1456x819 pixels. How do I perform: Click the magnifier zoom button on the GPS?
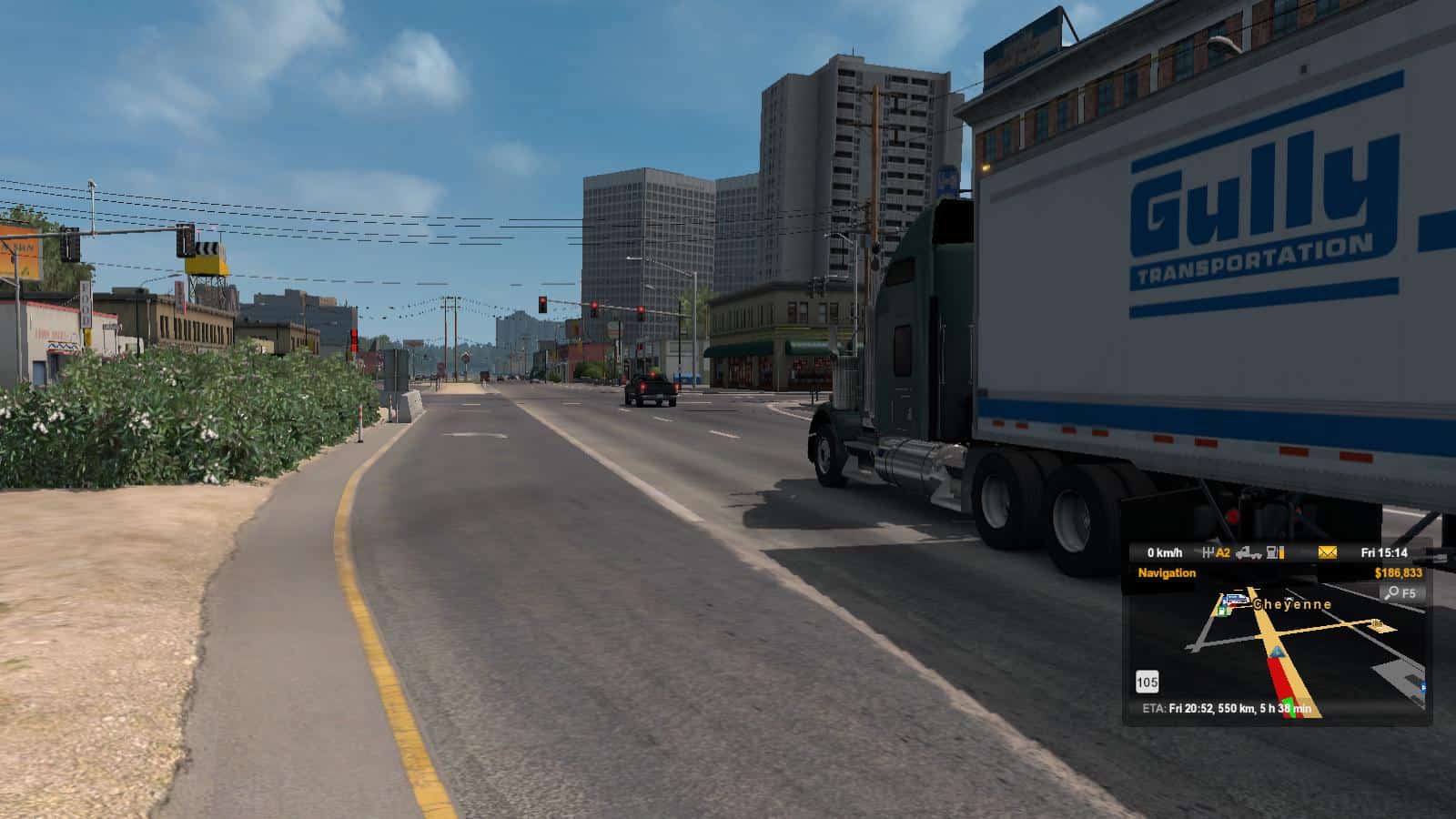tap(1391, 593)
